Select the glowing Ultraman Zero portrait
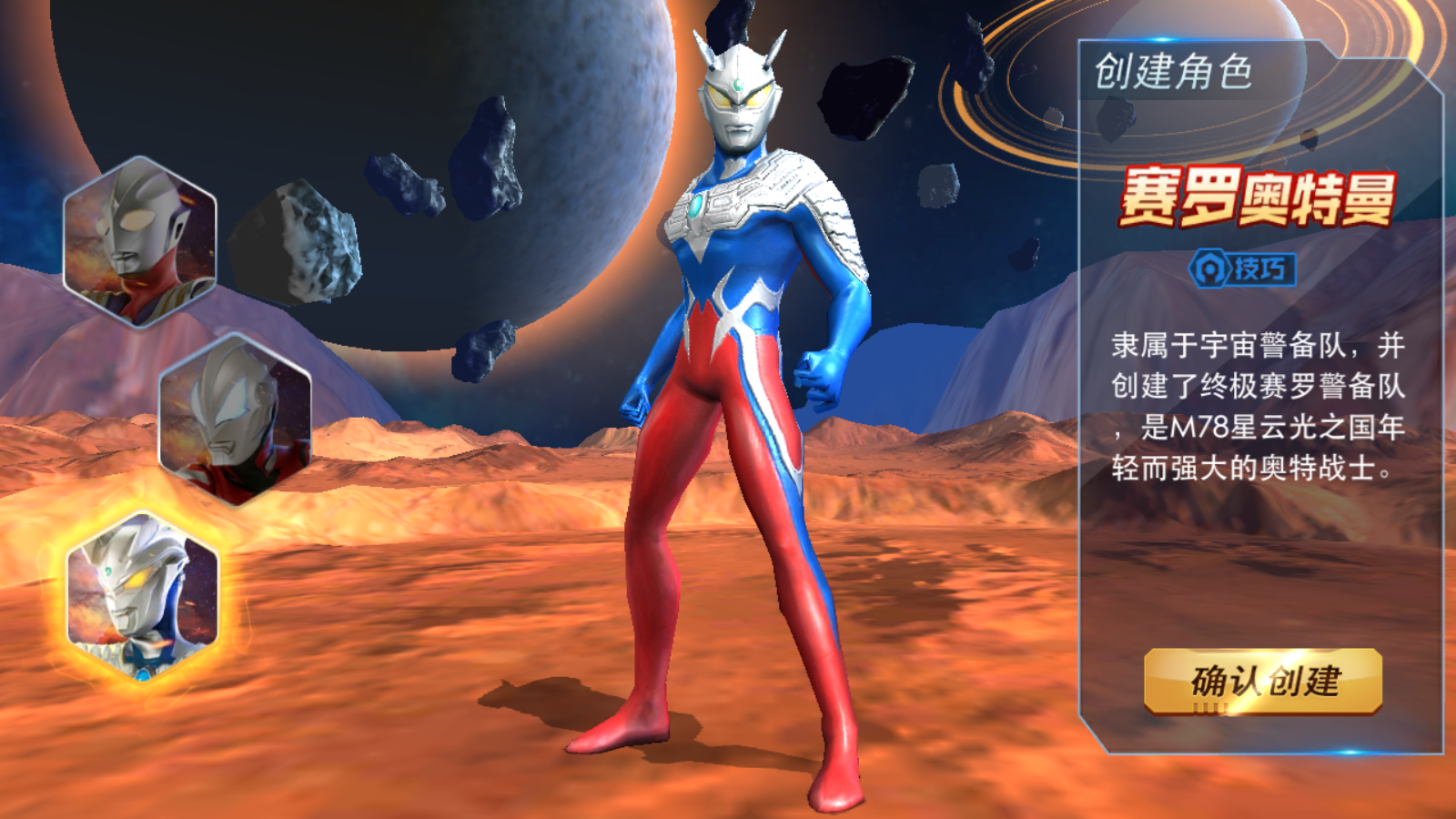The width and height of the screenshot is (1456, 819). (x=143, y=596)
